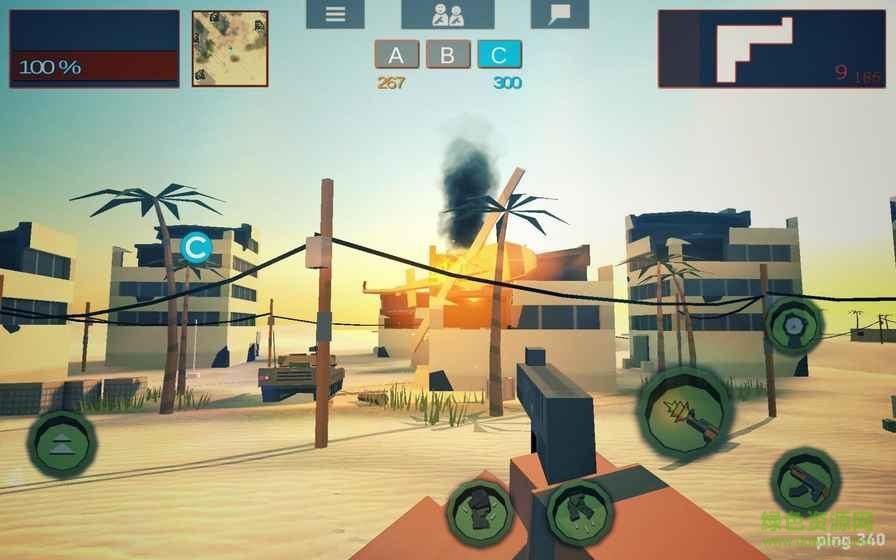Tap the aim scope button
The height and width of the screenshot is (560, 896).
click(x=793, y=325)
